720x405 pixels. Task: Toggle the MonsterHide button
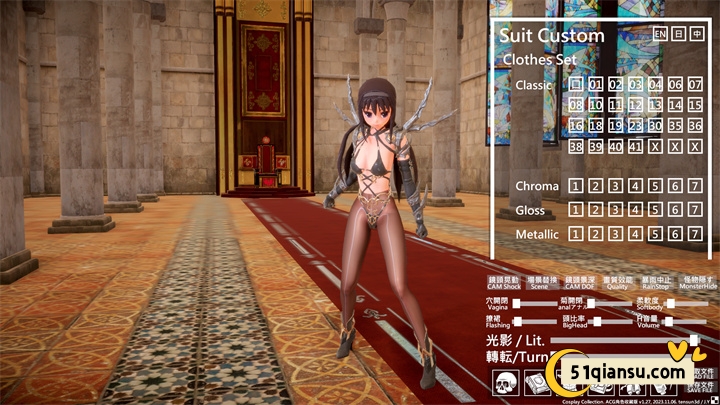pyautogui.click(x=697, y=284)
